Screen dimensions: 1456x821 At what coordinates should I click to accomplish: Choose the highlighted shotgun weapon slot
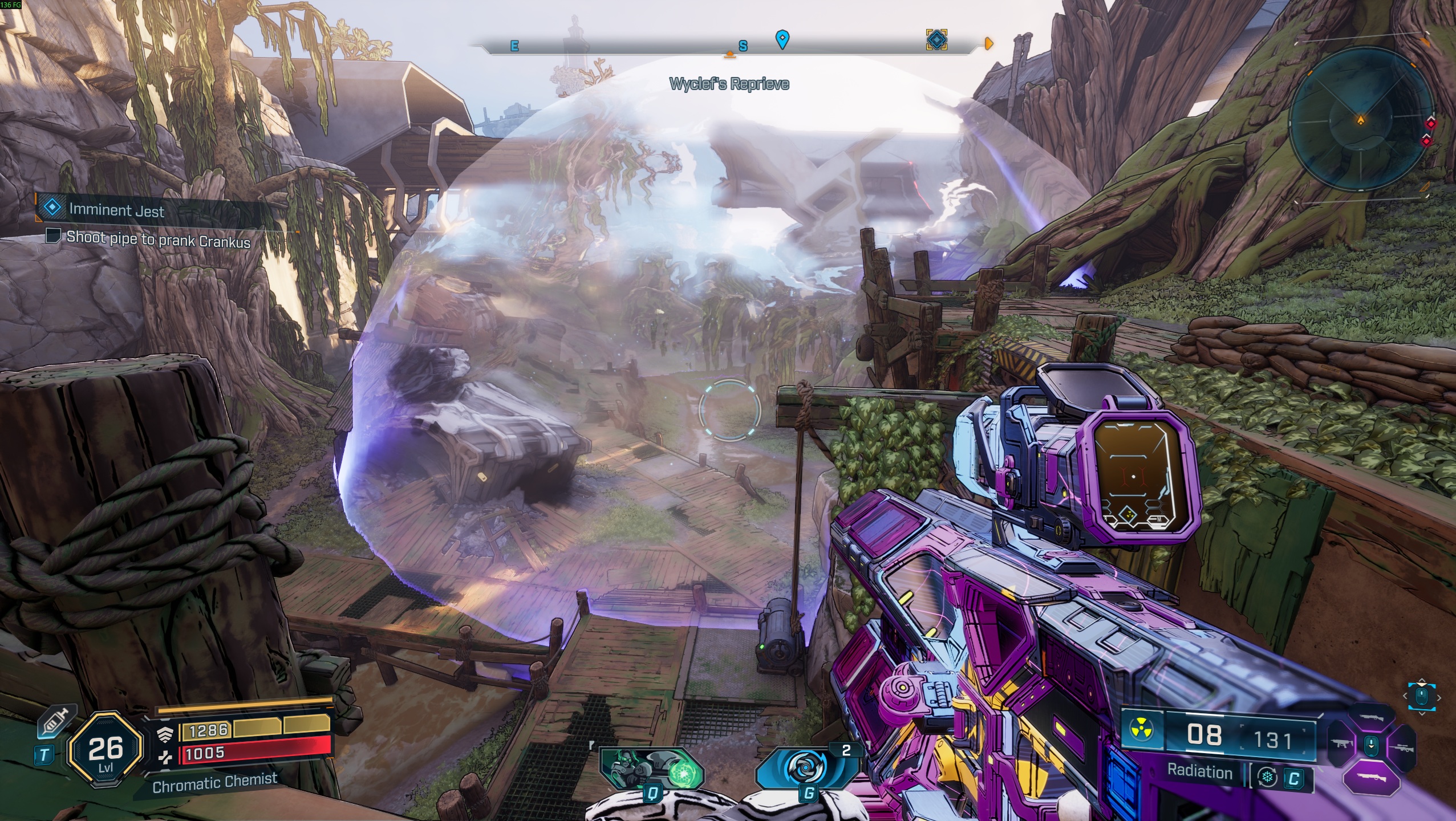1372,778
